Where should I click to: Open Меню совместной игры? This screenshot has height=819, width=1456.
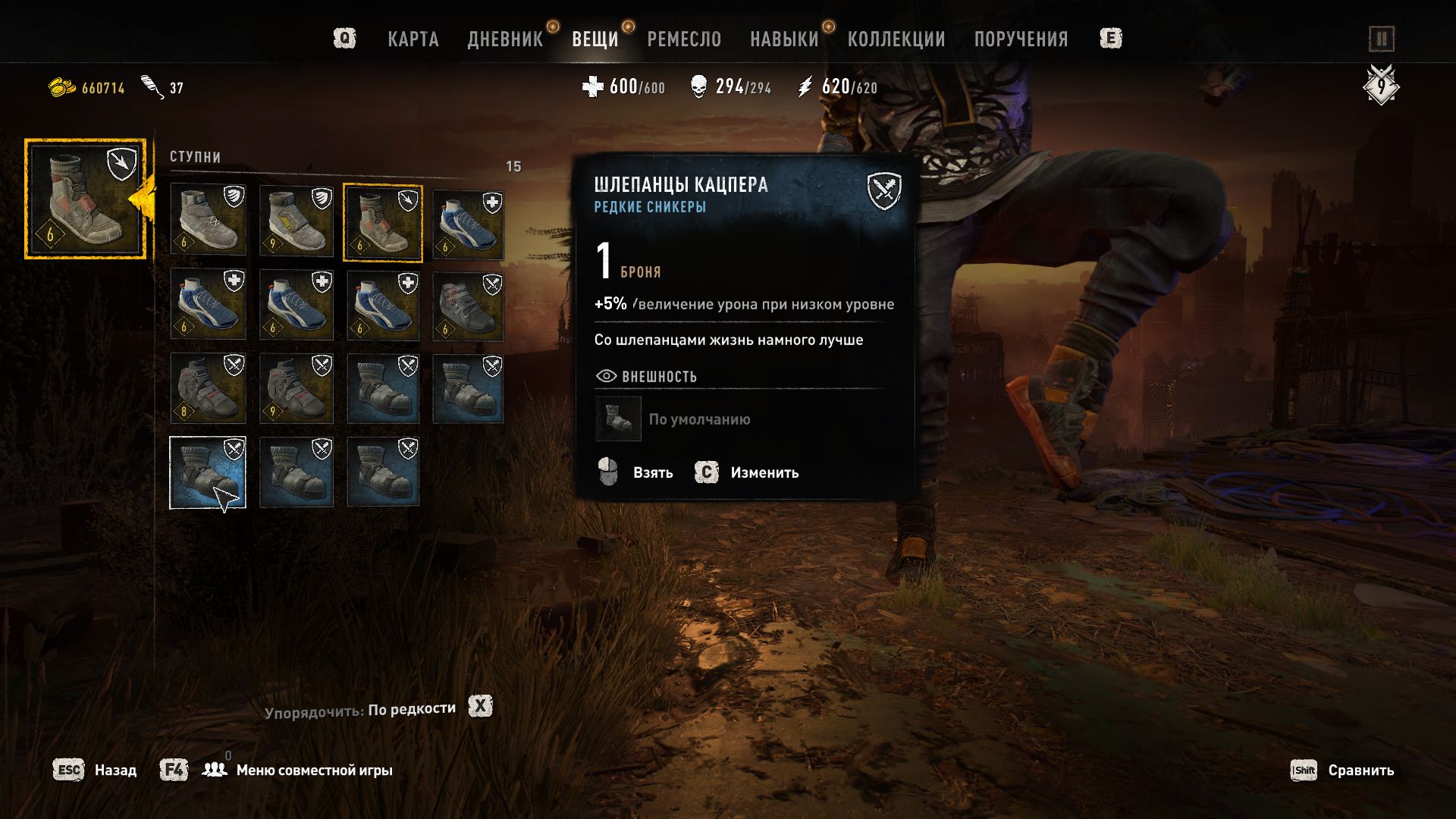tap(314, 770)
